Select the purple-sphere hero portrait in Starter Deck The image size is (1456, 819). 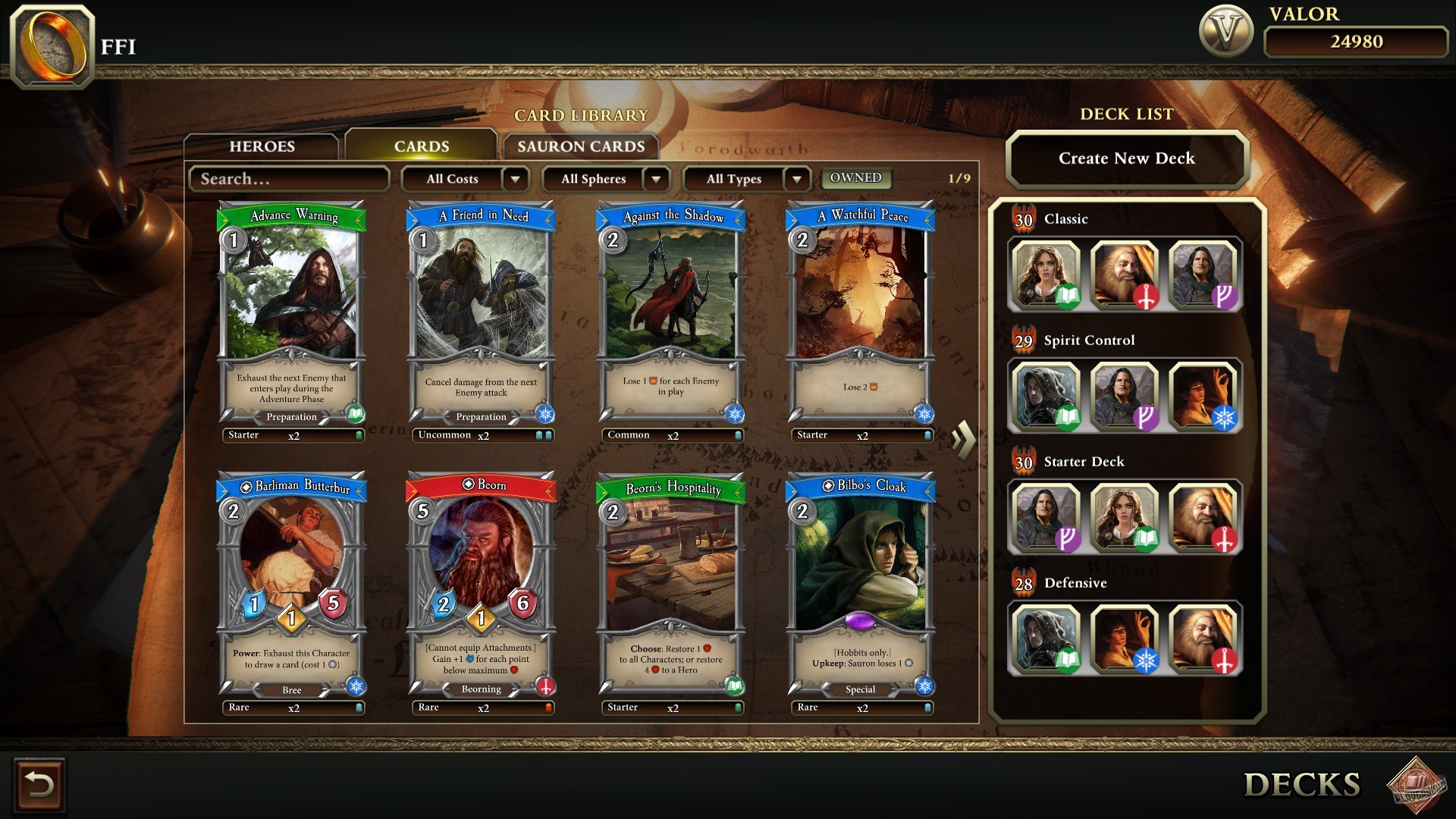(x=1046, y=516)
